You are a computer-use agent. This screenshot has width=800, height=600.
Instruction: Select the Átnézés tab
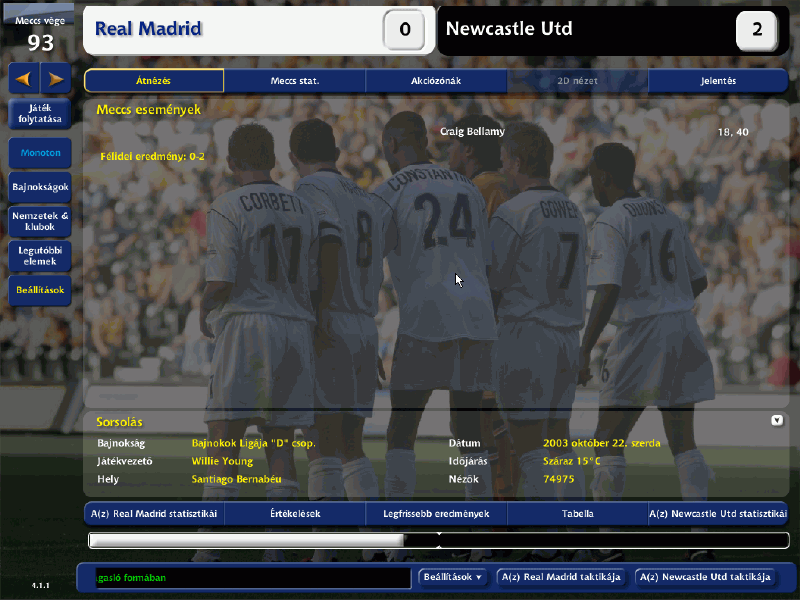[x=154, y=81]
